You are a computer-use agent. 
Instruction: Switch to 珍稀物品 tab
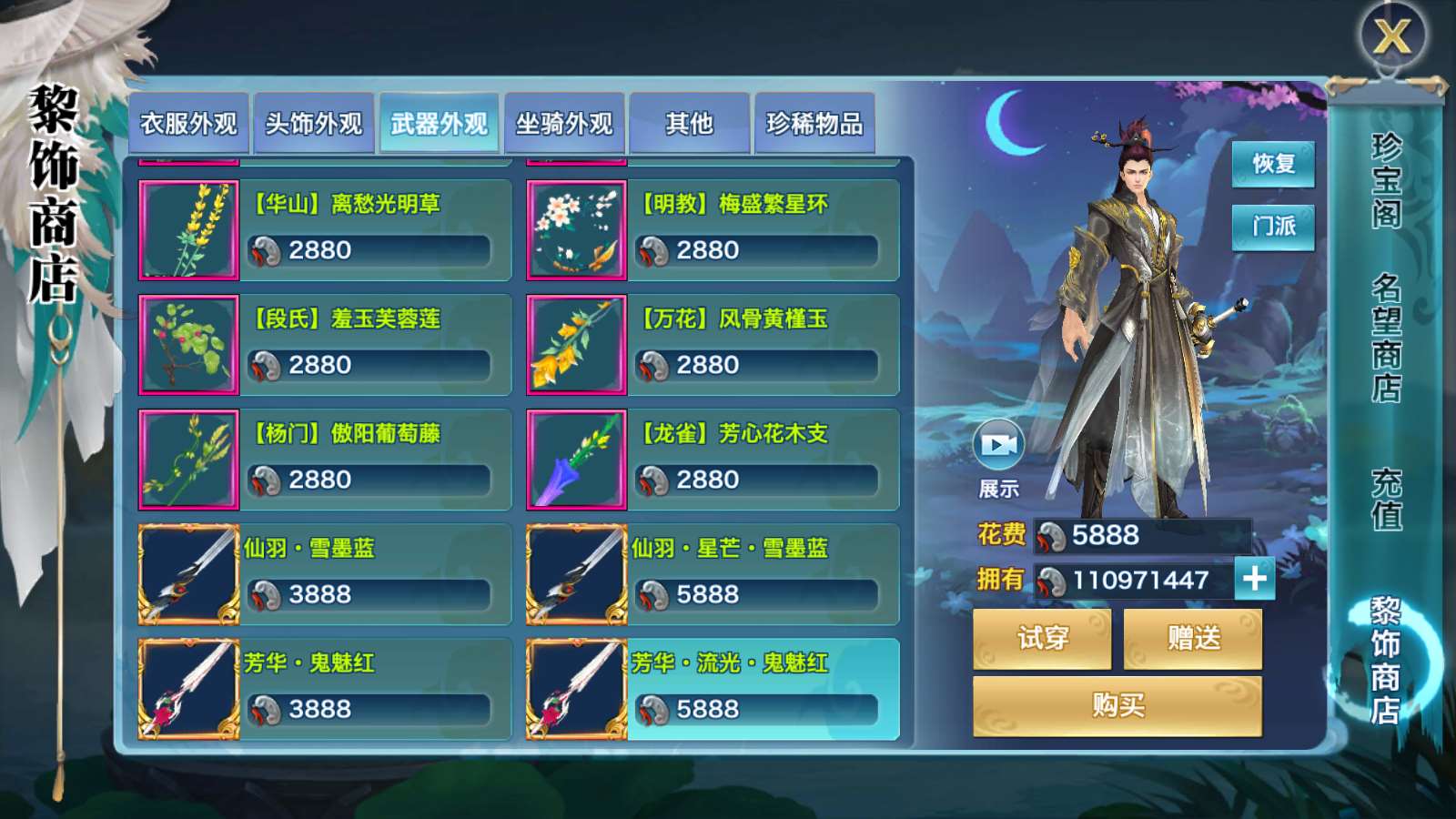coord(814,124)
